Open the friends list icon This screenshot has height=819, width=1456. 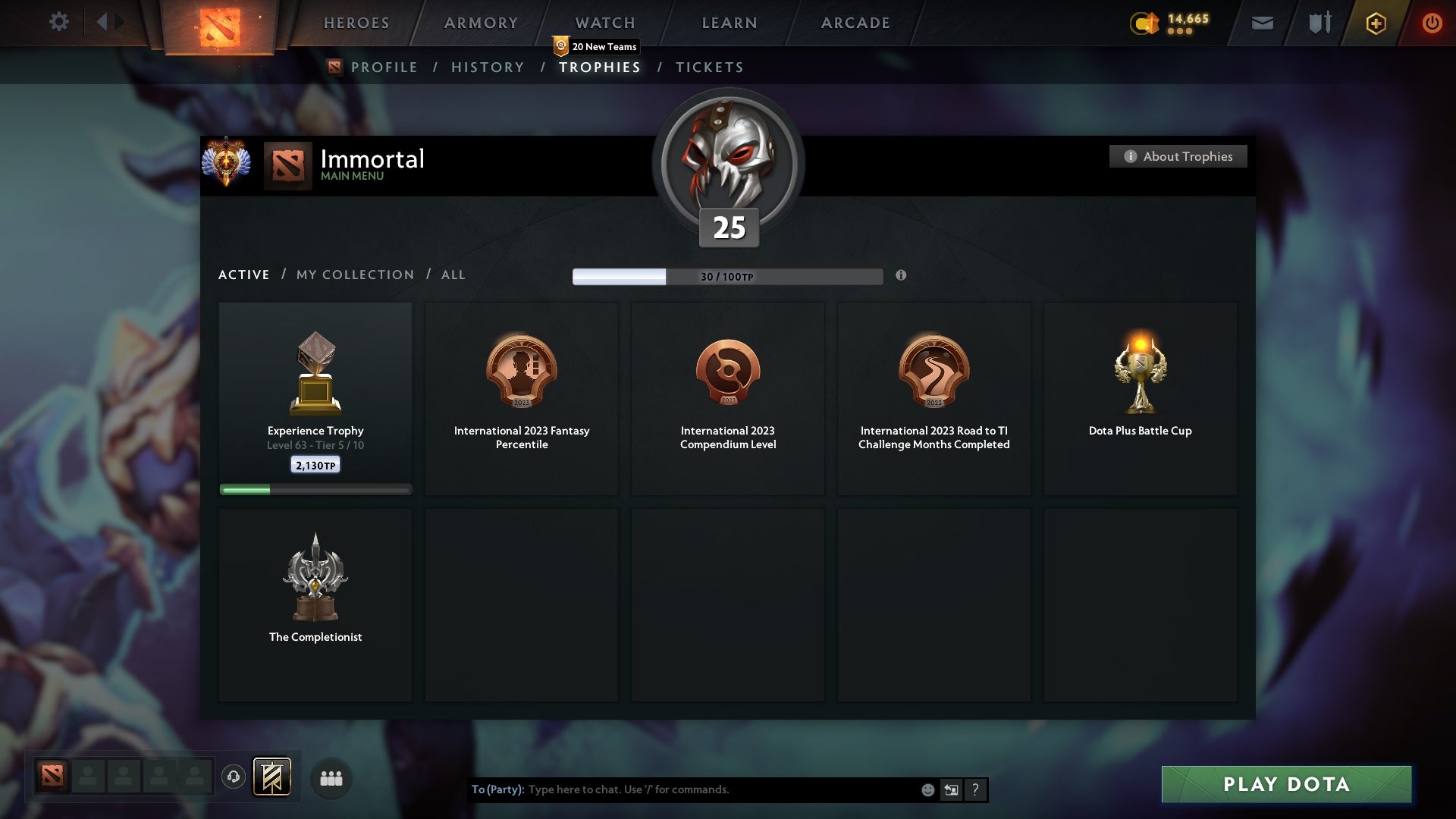tap(331, 778)
